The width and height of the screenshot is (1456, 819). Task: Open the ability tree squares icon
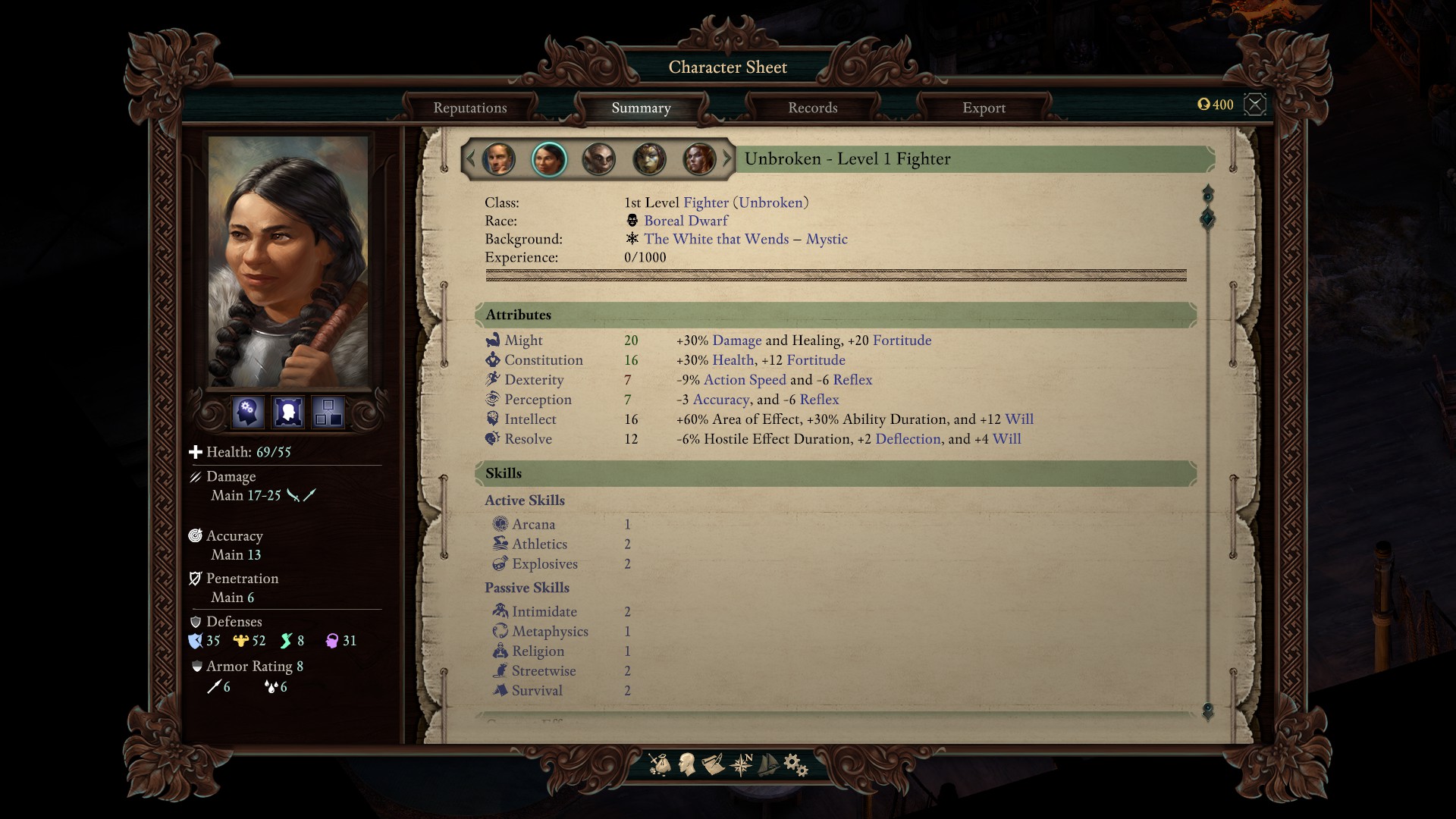(x=328, y=413)
